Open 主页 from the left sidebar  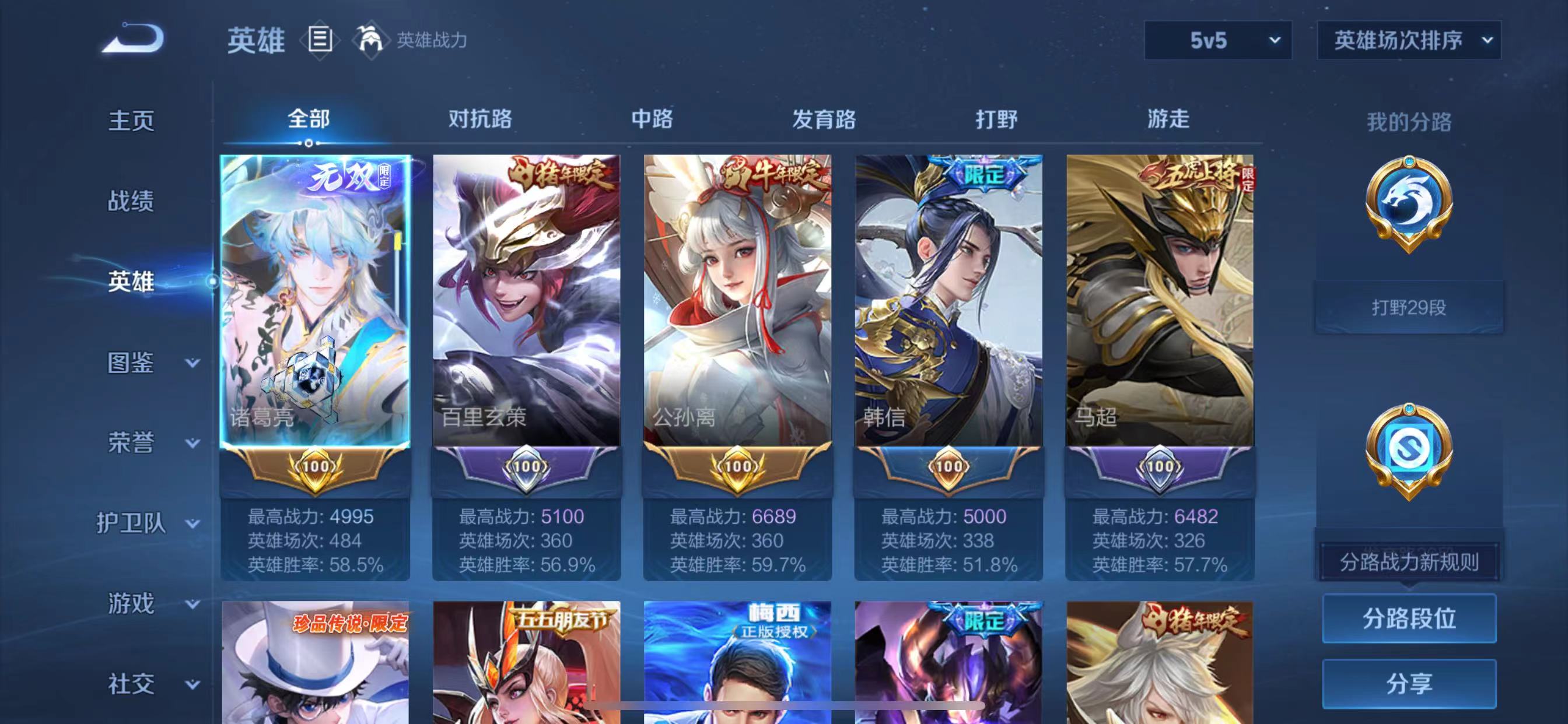click(131, 121)
